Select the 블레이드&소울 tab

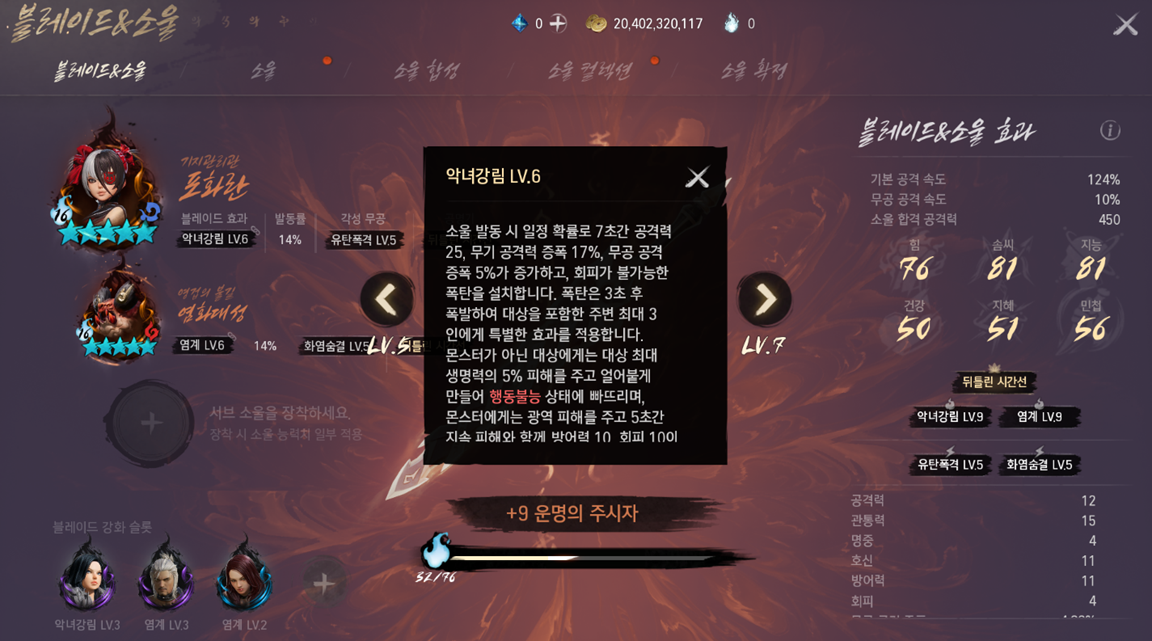(100, 71)
